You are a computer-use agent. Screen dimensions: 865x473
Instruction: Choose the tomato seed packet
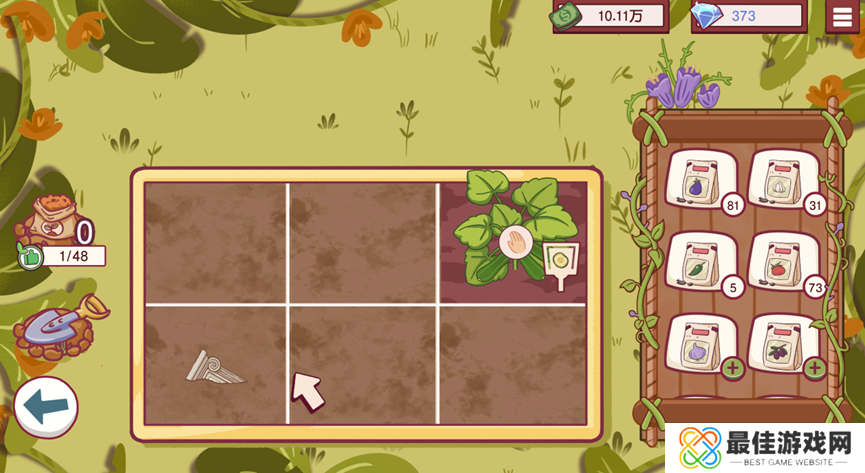[778, 263]
